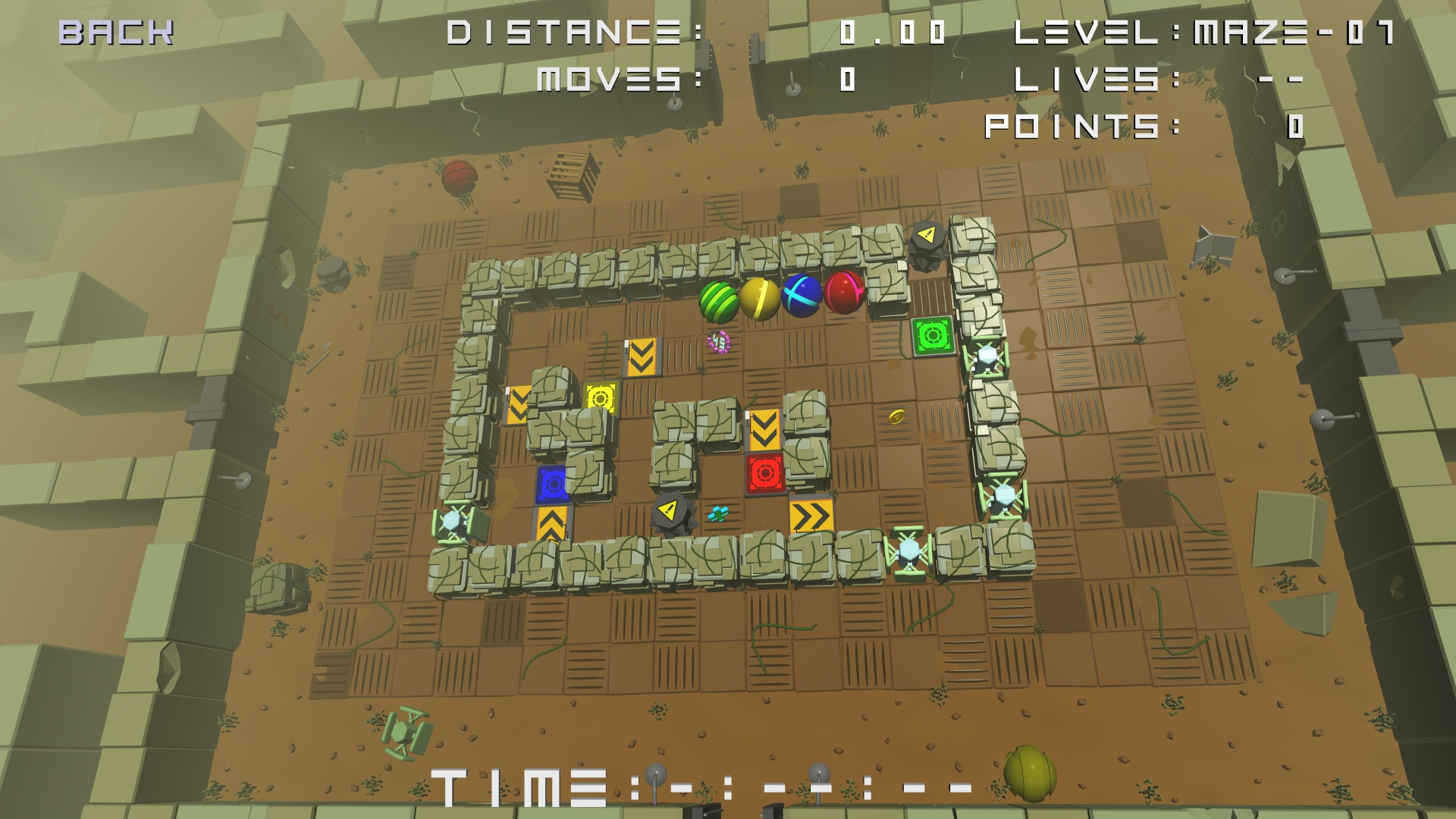Select the blue cross-striped ball

pyautogui.click(x=802, y=296)
